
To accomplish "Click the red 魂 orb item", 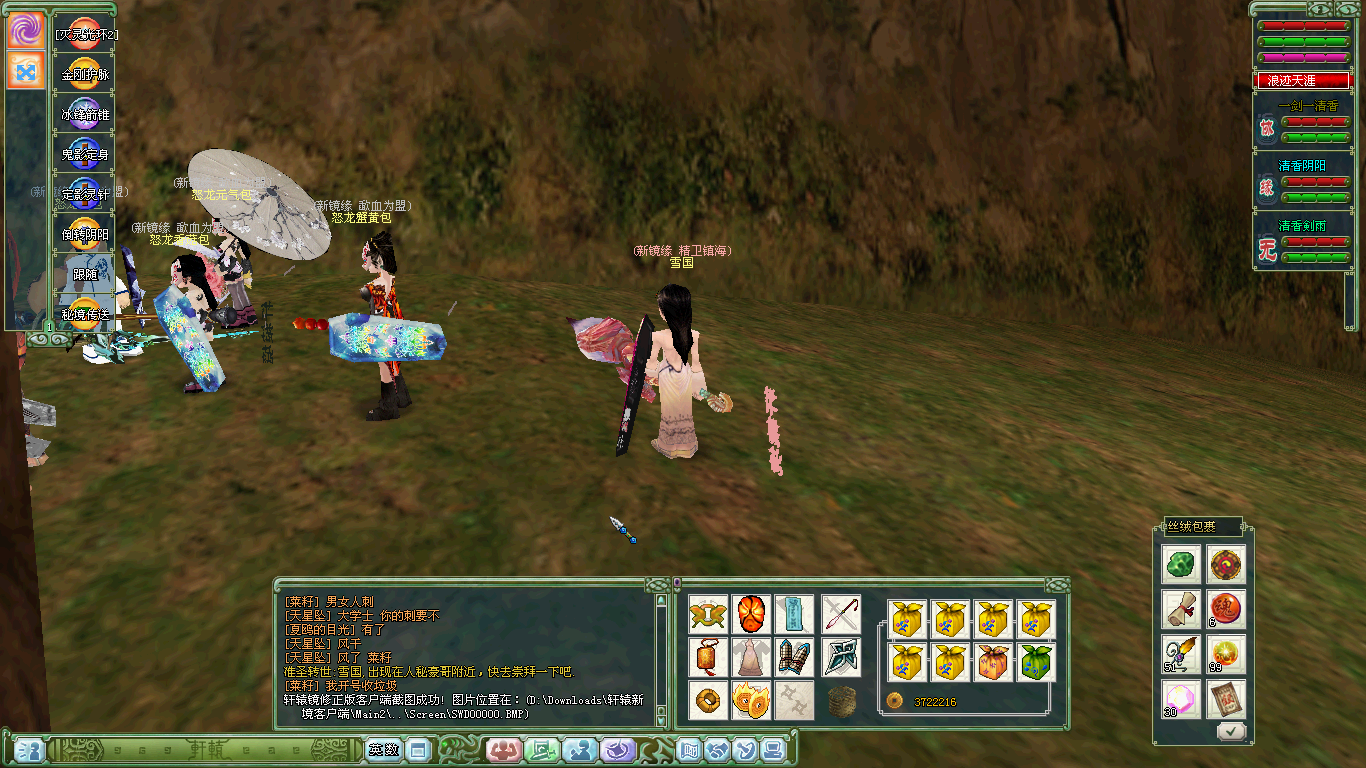I will pyautogui.click(x=1226, y=608).
